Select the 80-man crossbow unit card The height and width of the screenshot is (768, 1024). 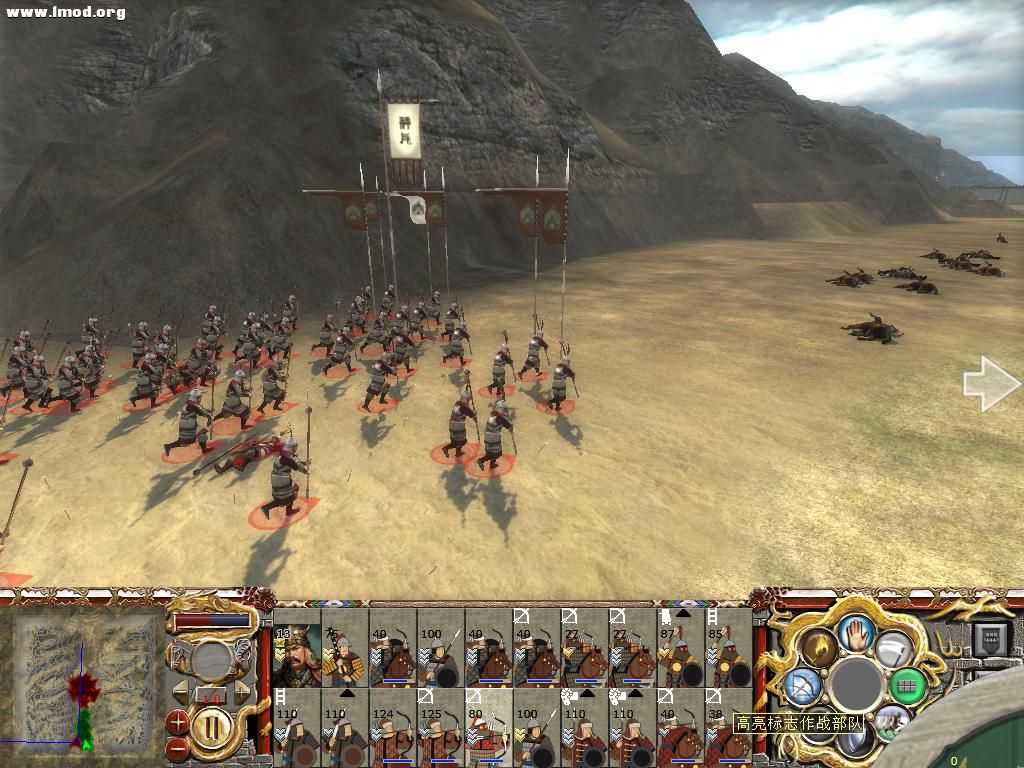(x=489, y=727)
